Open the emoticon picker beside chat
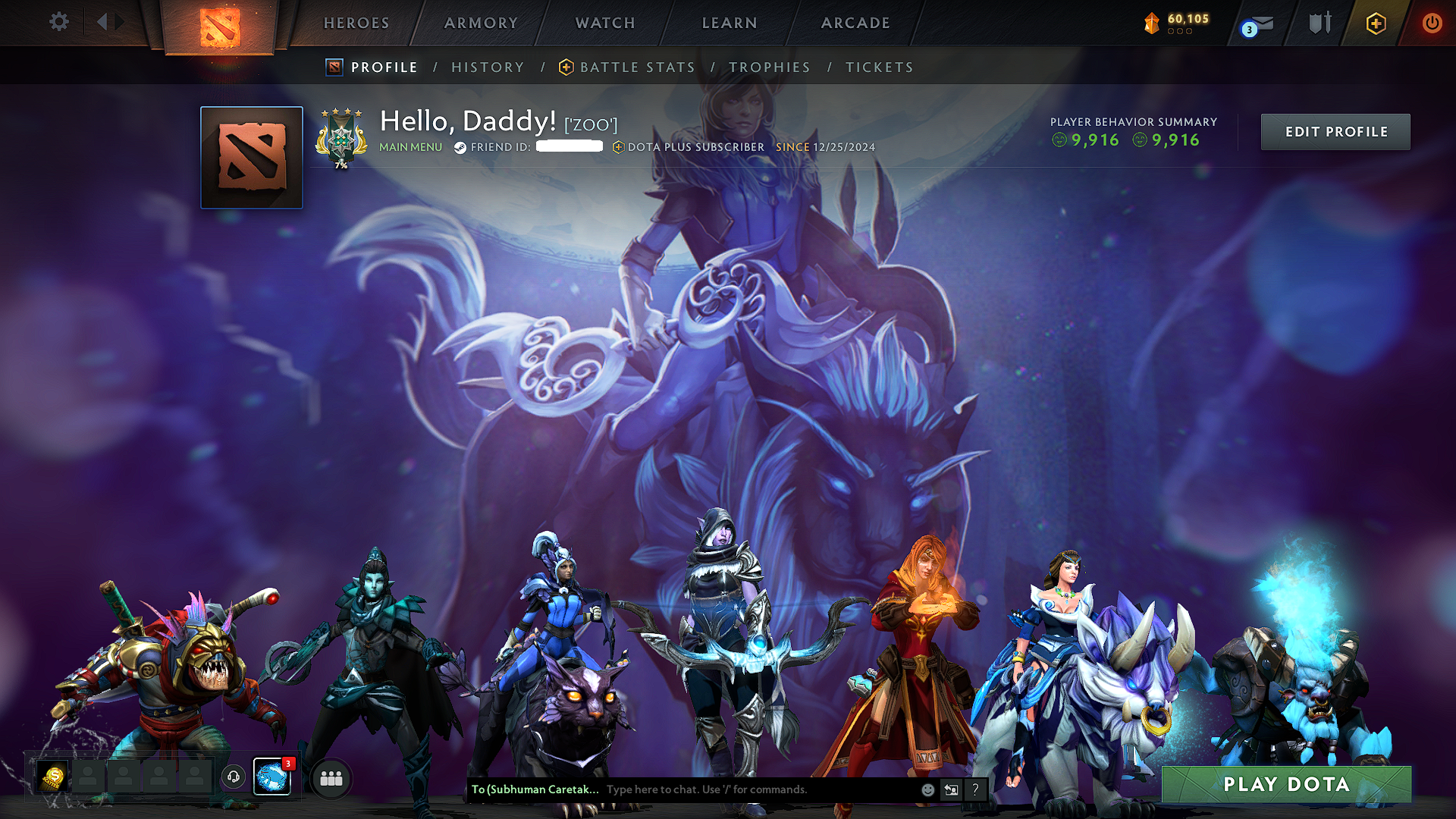 (927, 789)
